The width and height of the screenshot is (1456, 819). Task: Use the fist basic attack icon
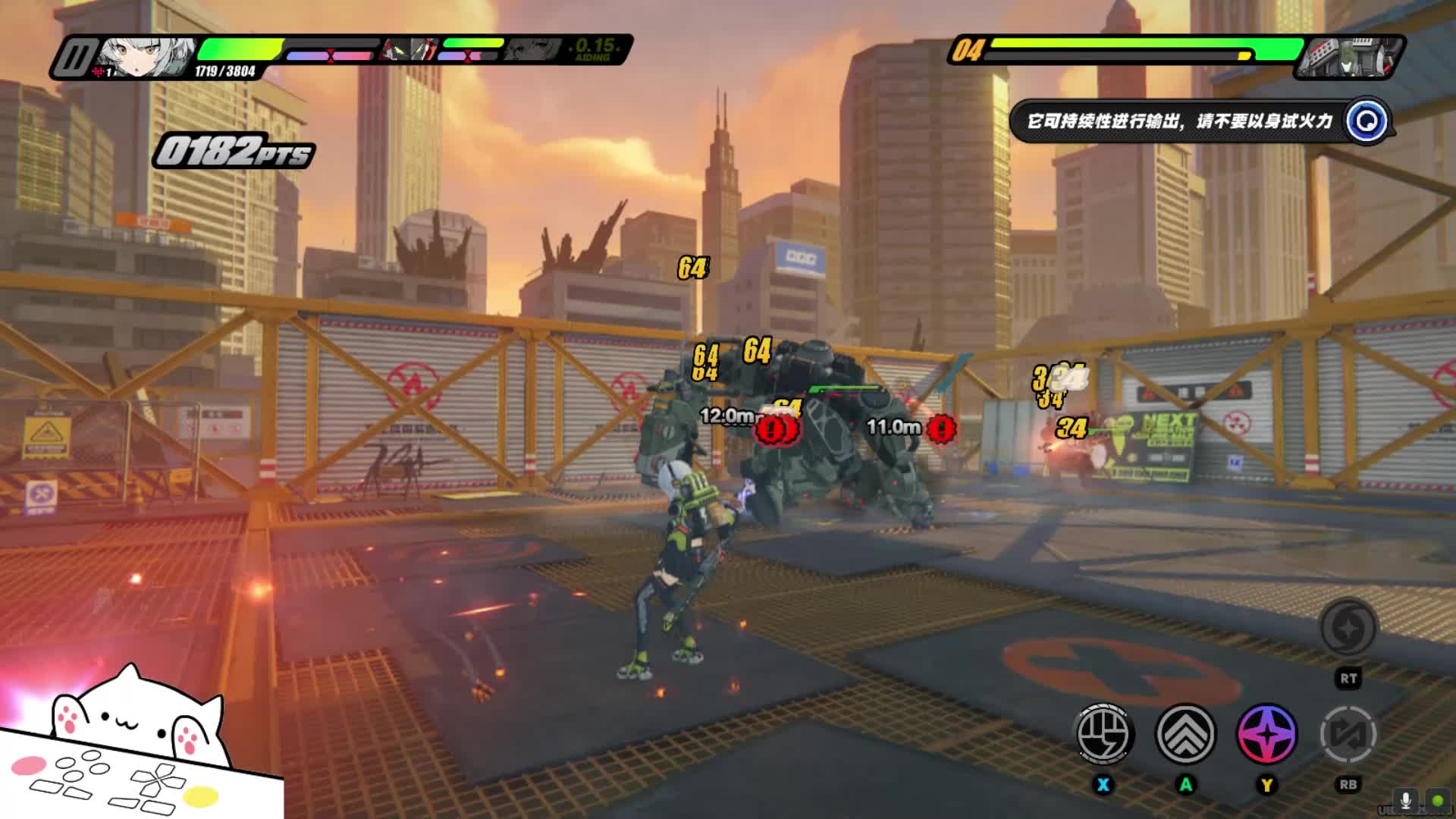coord(1104,734)
